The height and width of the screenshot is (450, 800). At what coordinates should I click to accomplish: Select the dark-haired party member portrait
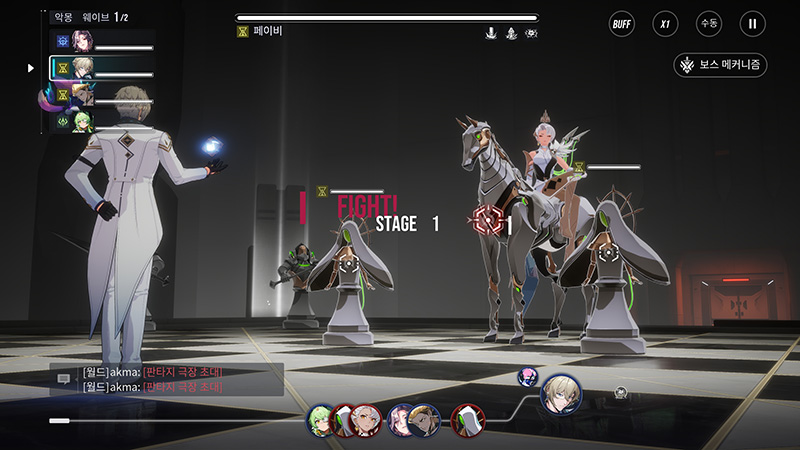pyautogui.click(x=82, y=41)
